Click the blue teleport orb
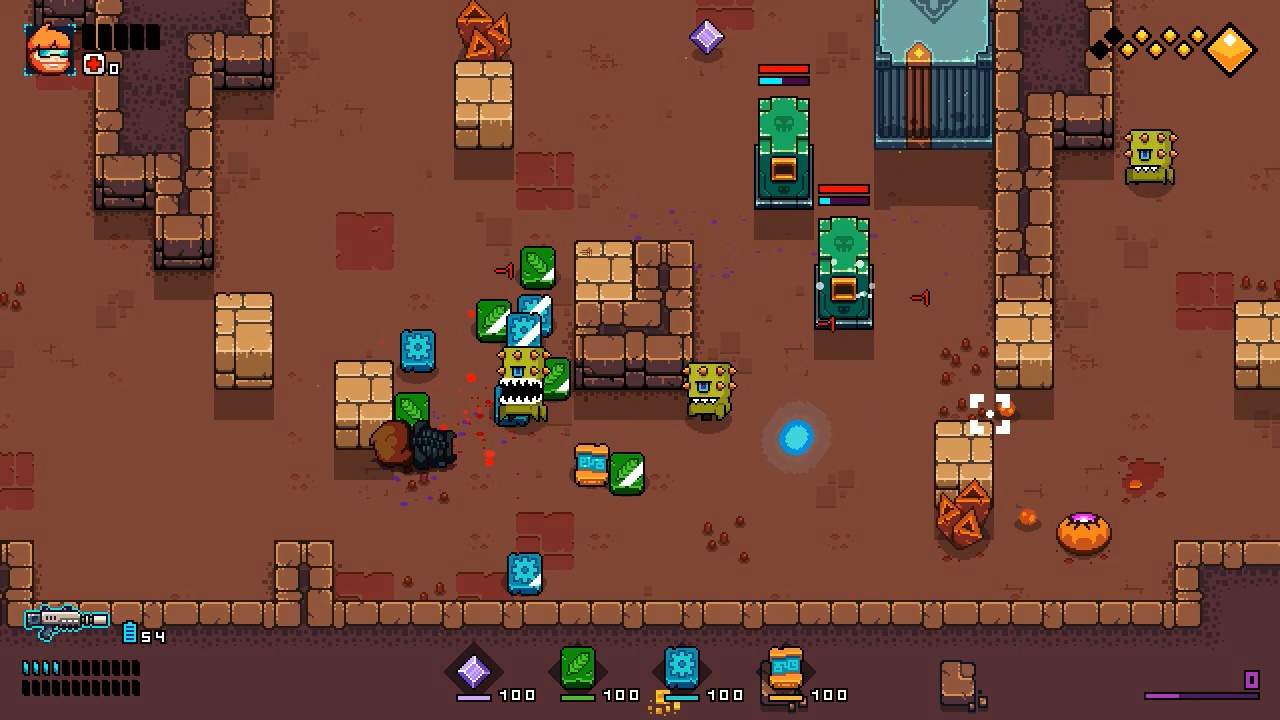The height and width of the screenshot is (720, 1280). 795,438
